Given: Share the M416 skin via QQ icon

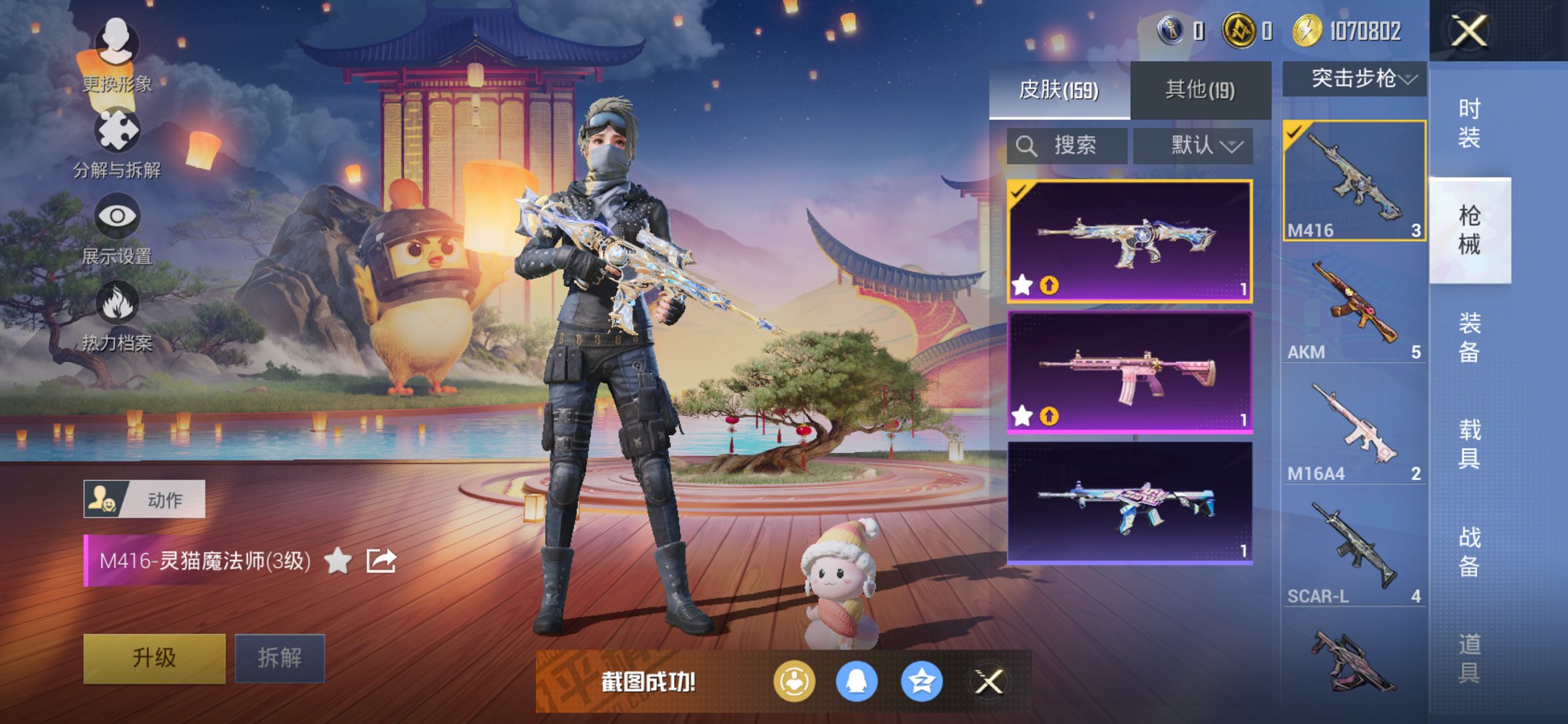Looking at the screenshot, I should [x=857, y=680].
